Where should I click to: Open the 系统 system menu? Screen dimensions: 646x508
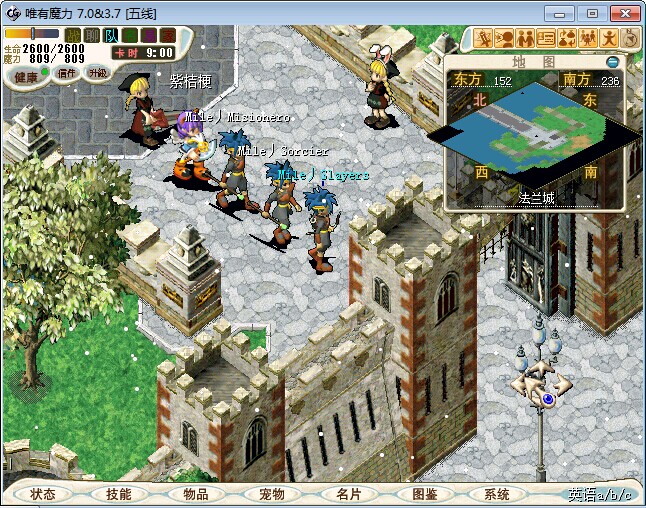click(x=497, y=494)
